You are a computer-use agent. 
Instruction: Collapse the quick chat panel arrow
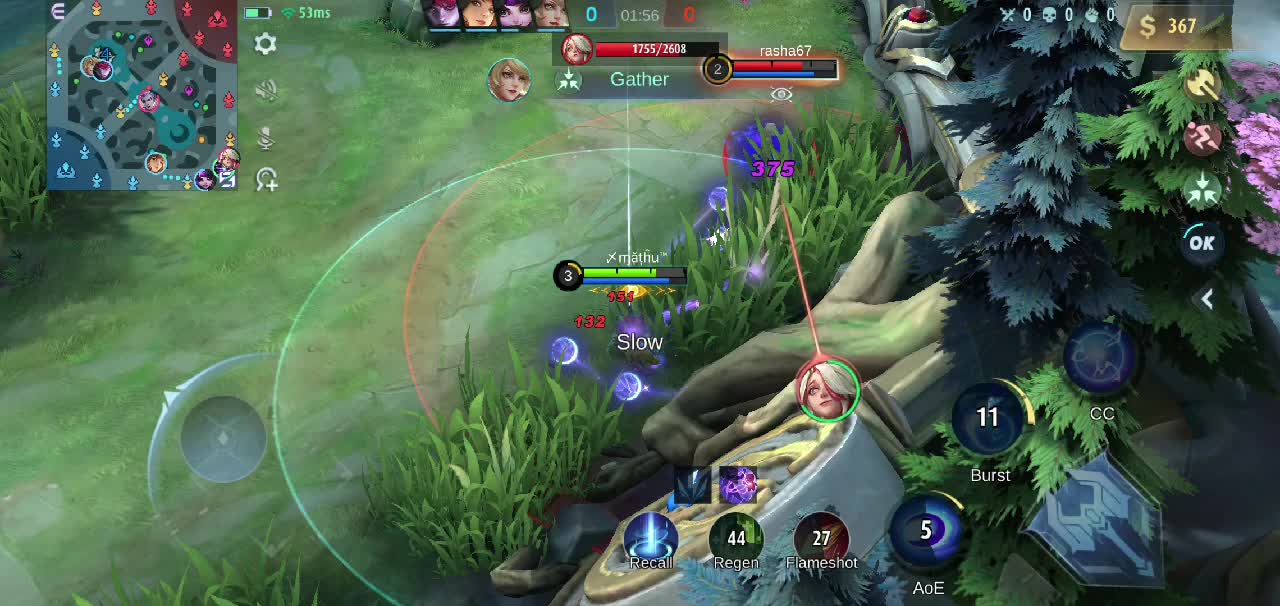tap(1207, 298)
